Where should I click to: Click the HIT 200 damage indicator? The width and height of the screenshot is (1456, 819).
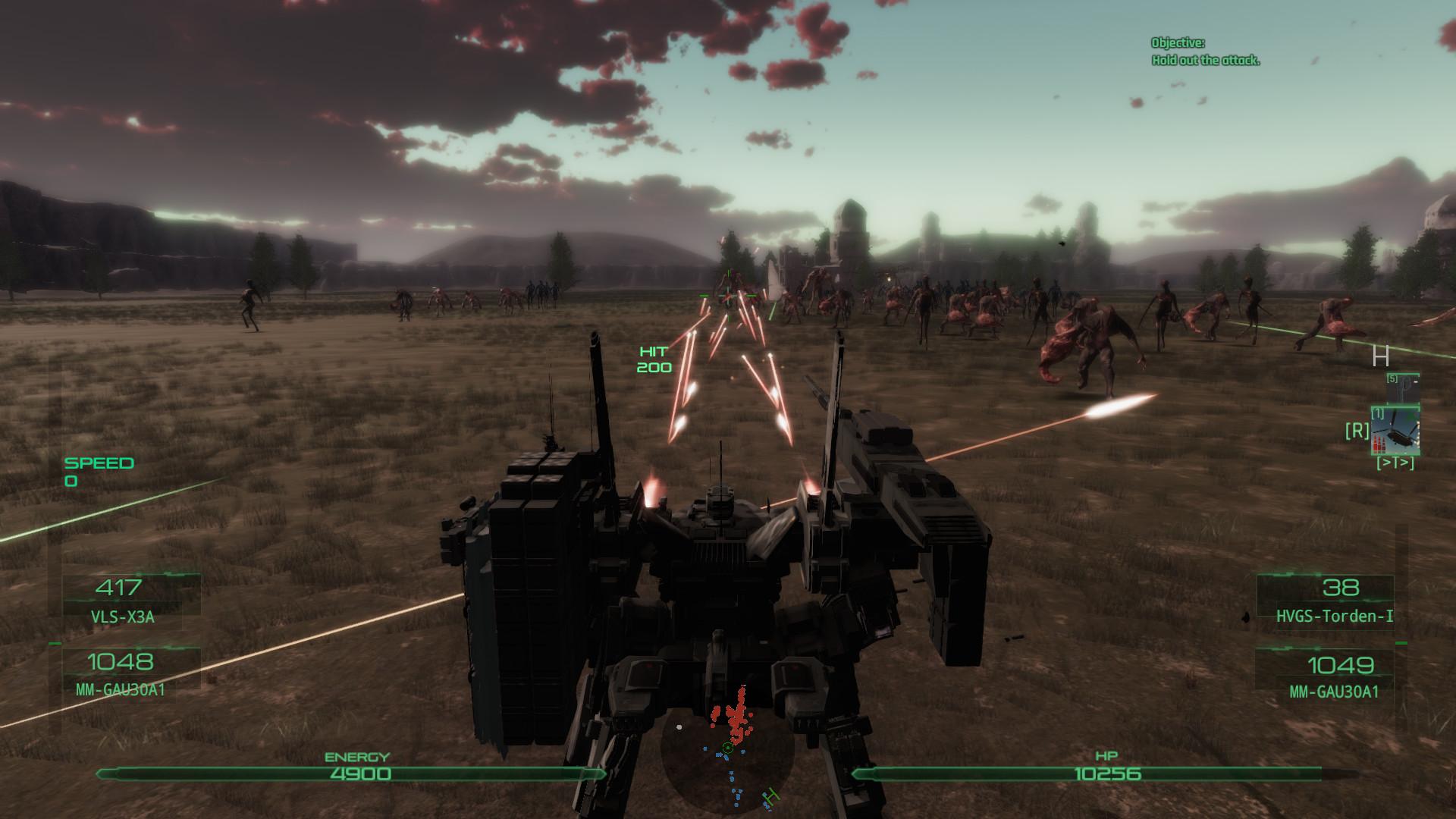point(654,360)
